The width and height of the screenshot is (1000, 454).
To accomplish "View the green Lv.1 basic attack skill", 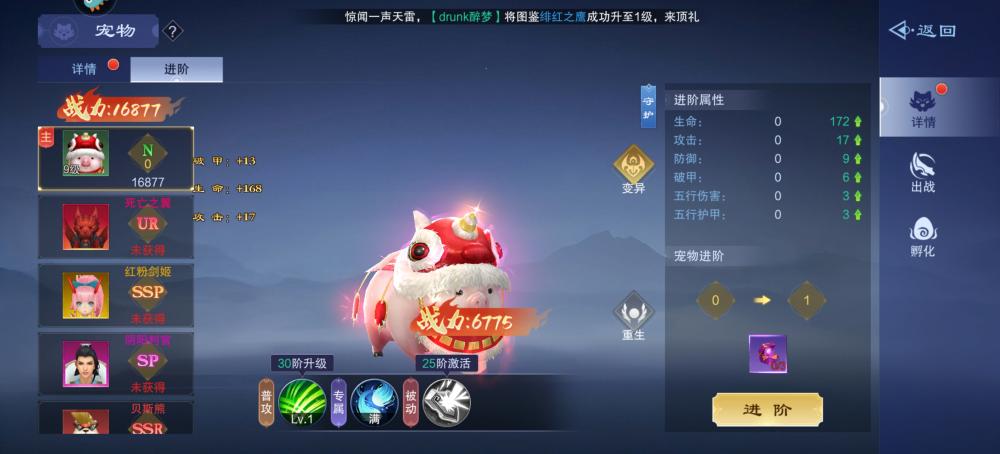I will (x=302, y=403).
